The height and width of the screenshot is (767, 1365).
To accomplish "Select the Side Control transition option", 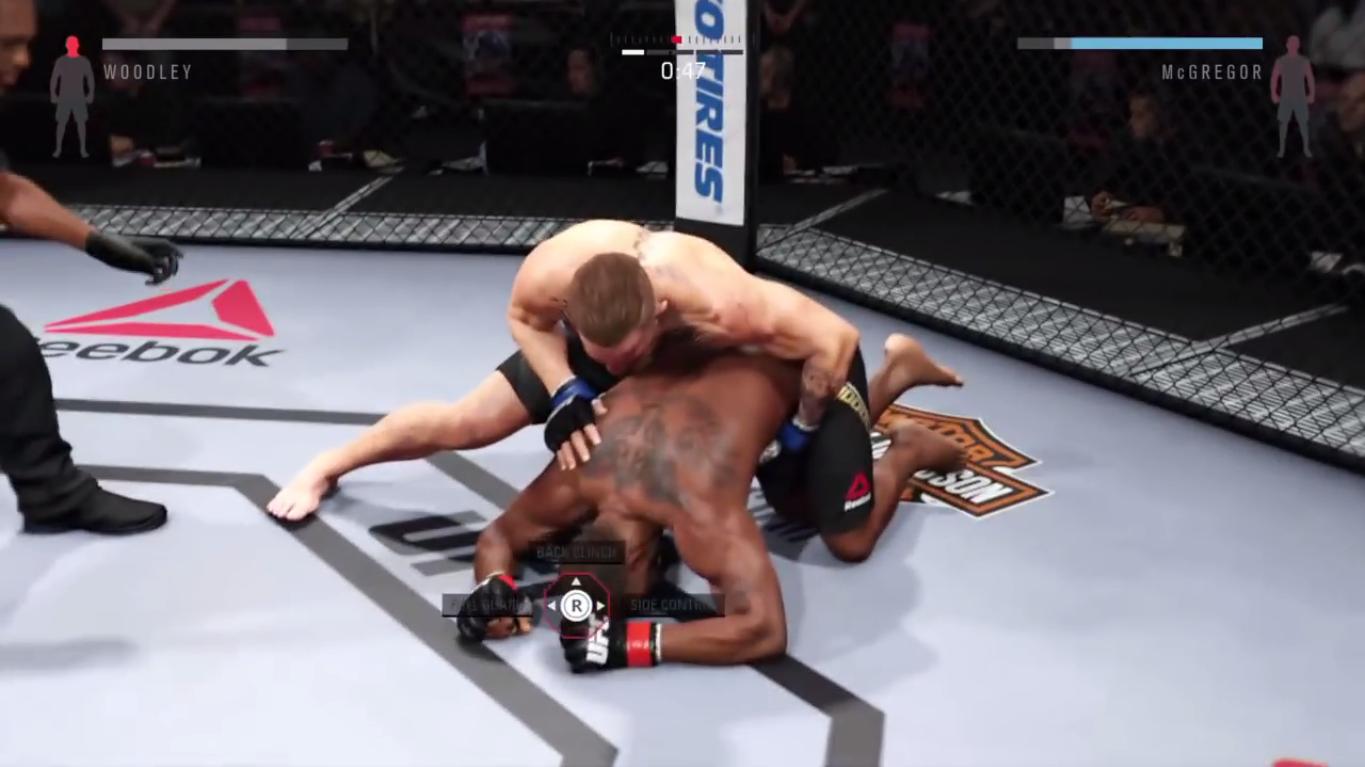I will click(x=673, y=604).
